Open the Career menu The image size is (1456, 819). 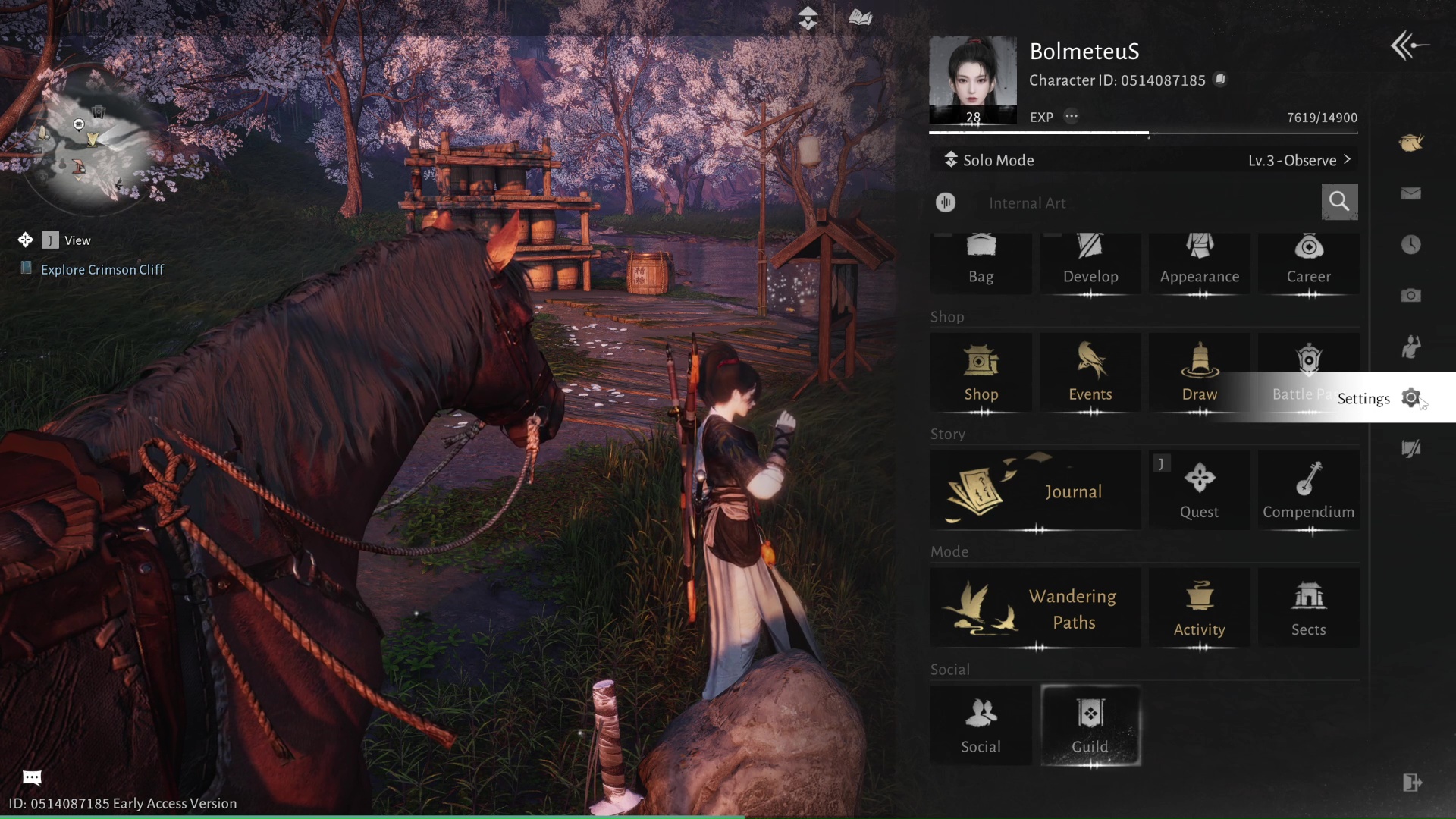coord(1308,262)
